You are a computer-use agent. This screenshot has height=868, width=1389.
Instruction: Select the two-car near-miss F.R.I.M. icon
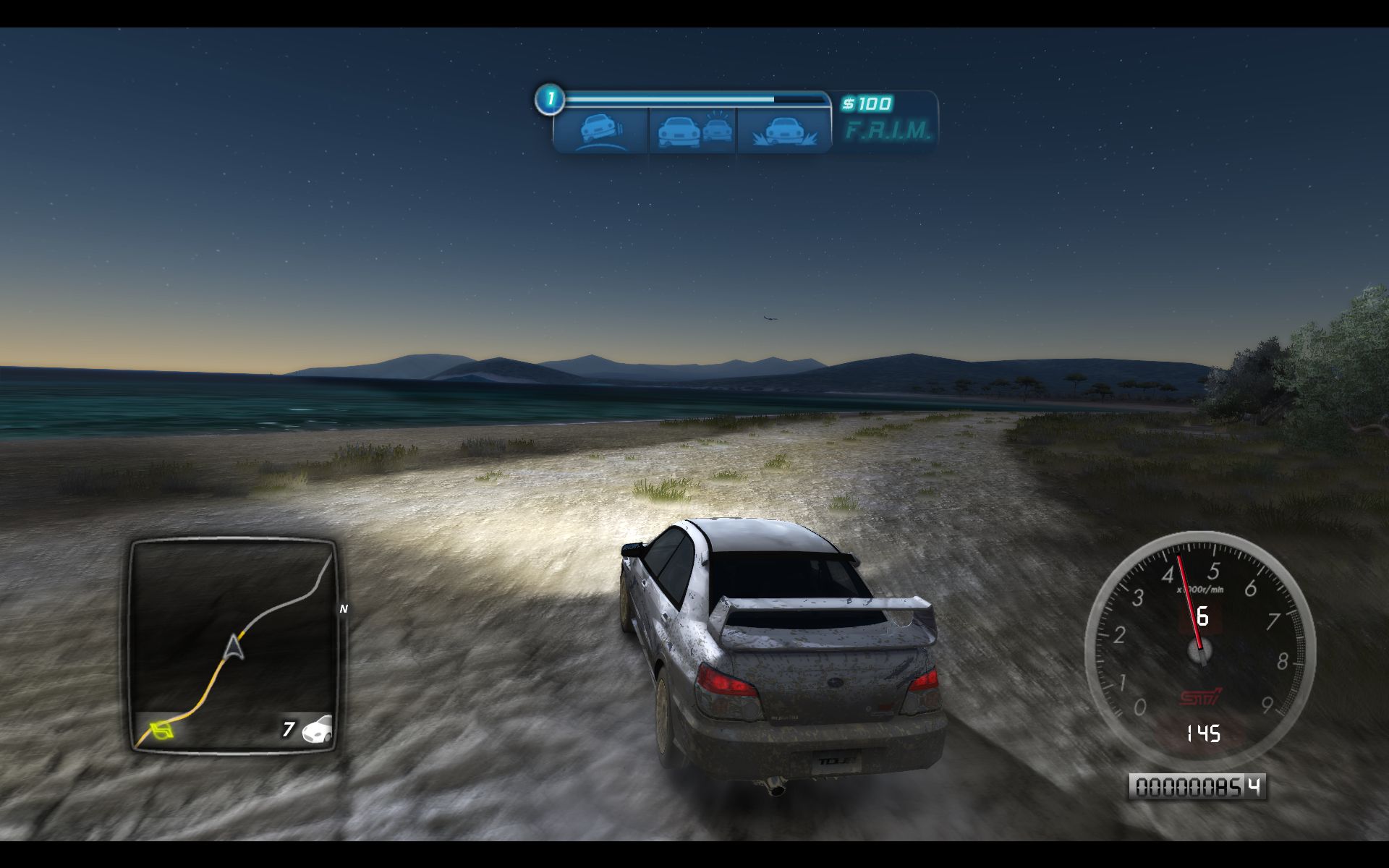[693, 131]
